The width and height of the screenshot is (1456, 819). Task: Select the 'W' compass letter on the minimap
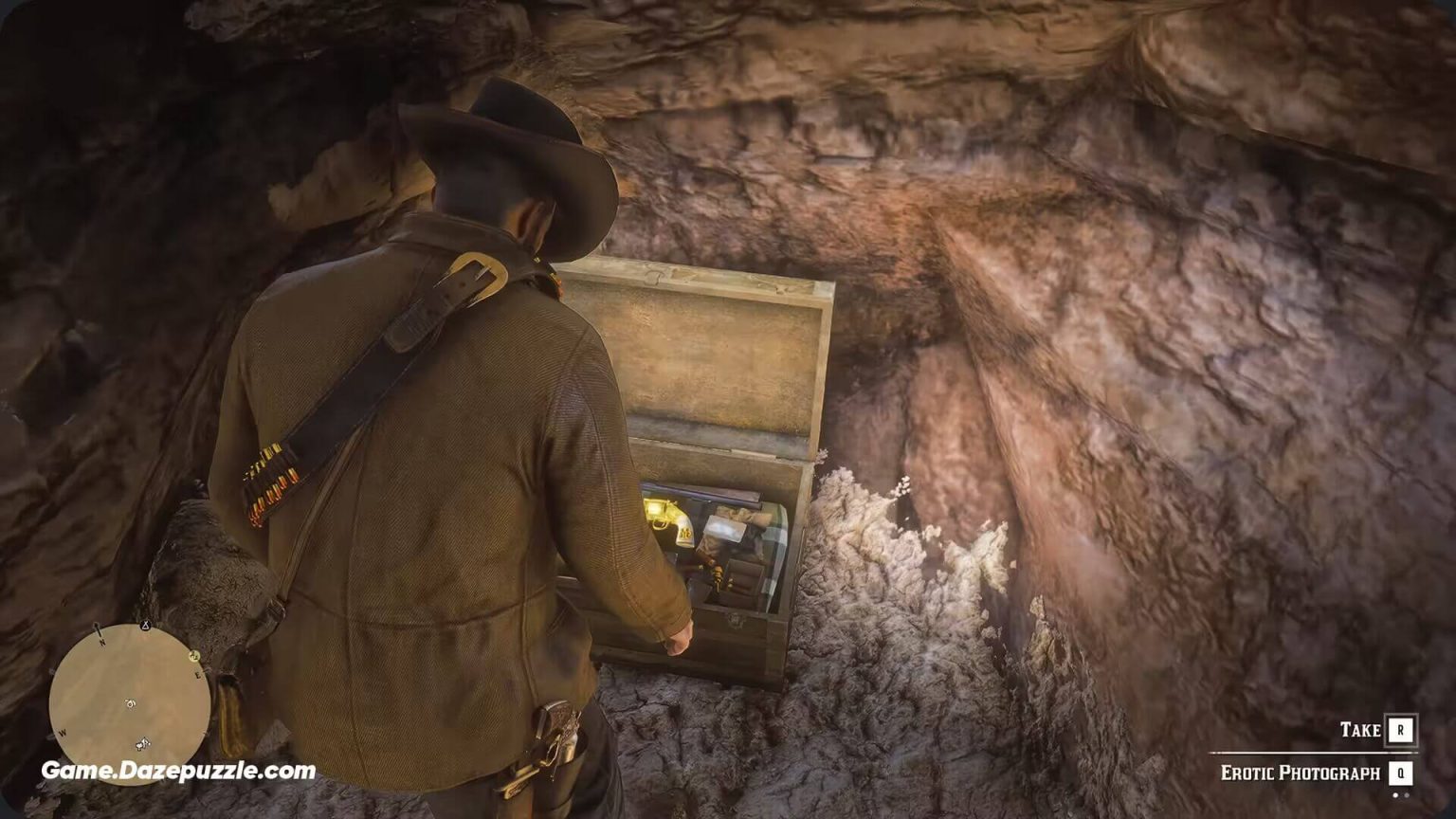pos(63,732)
